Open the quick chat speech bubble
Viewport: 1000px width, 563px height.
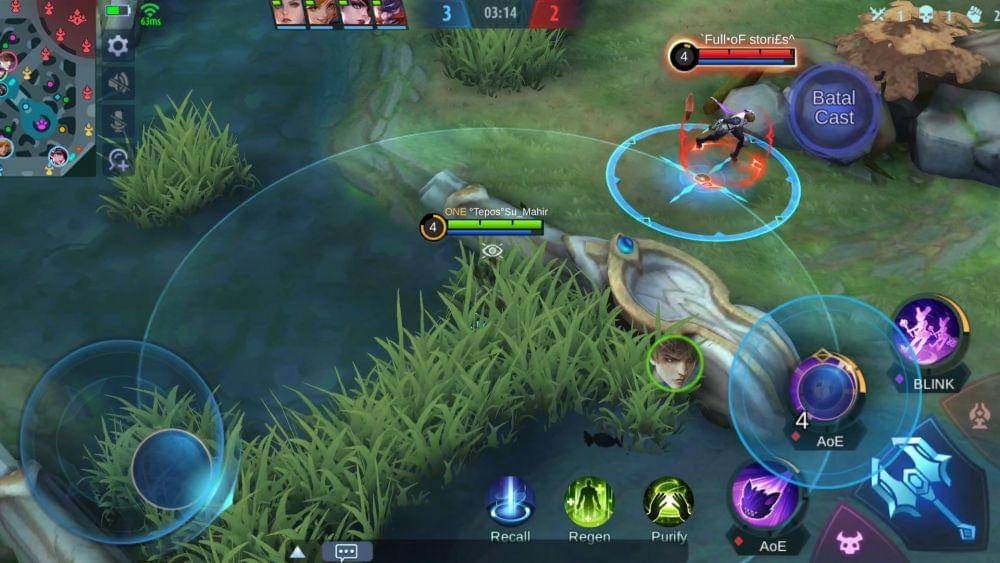coord(347,552)
